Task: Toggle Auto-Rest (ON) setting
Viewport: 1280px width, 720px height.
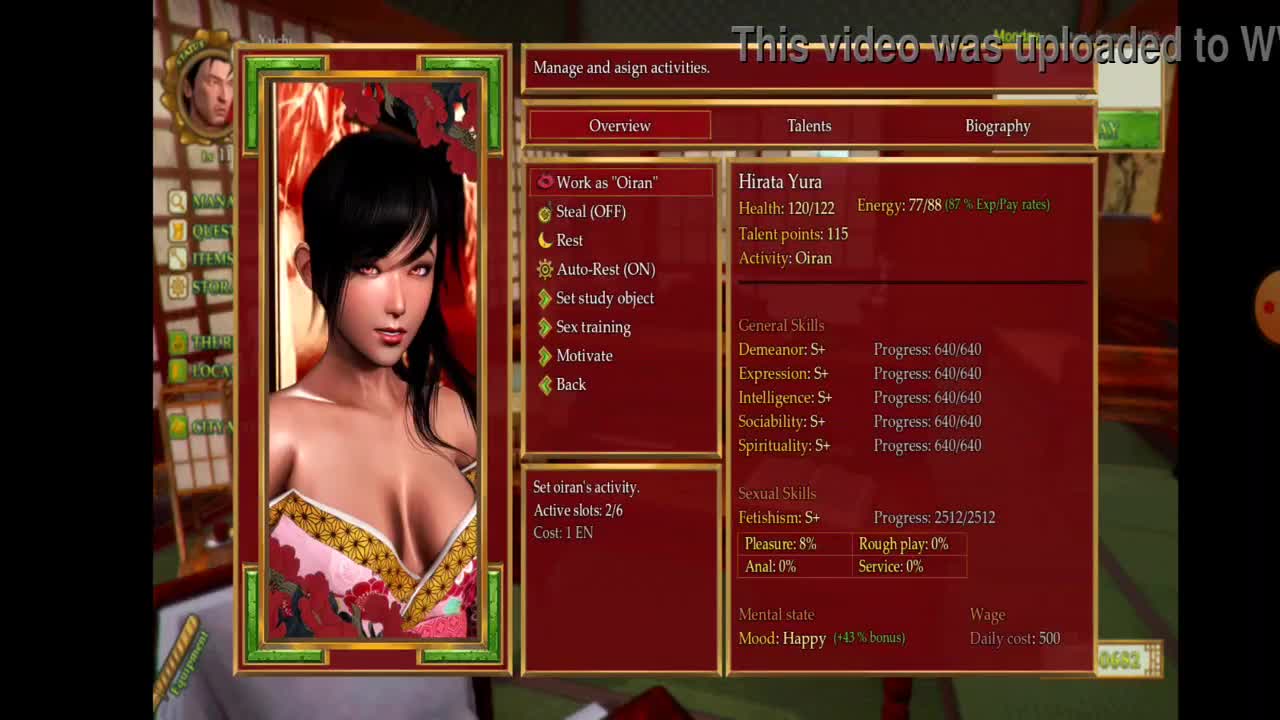Action: (x=605, y=270)
